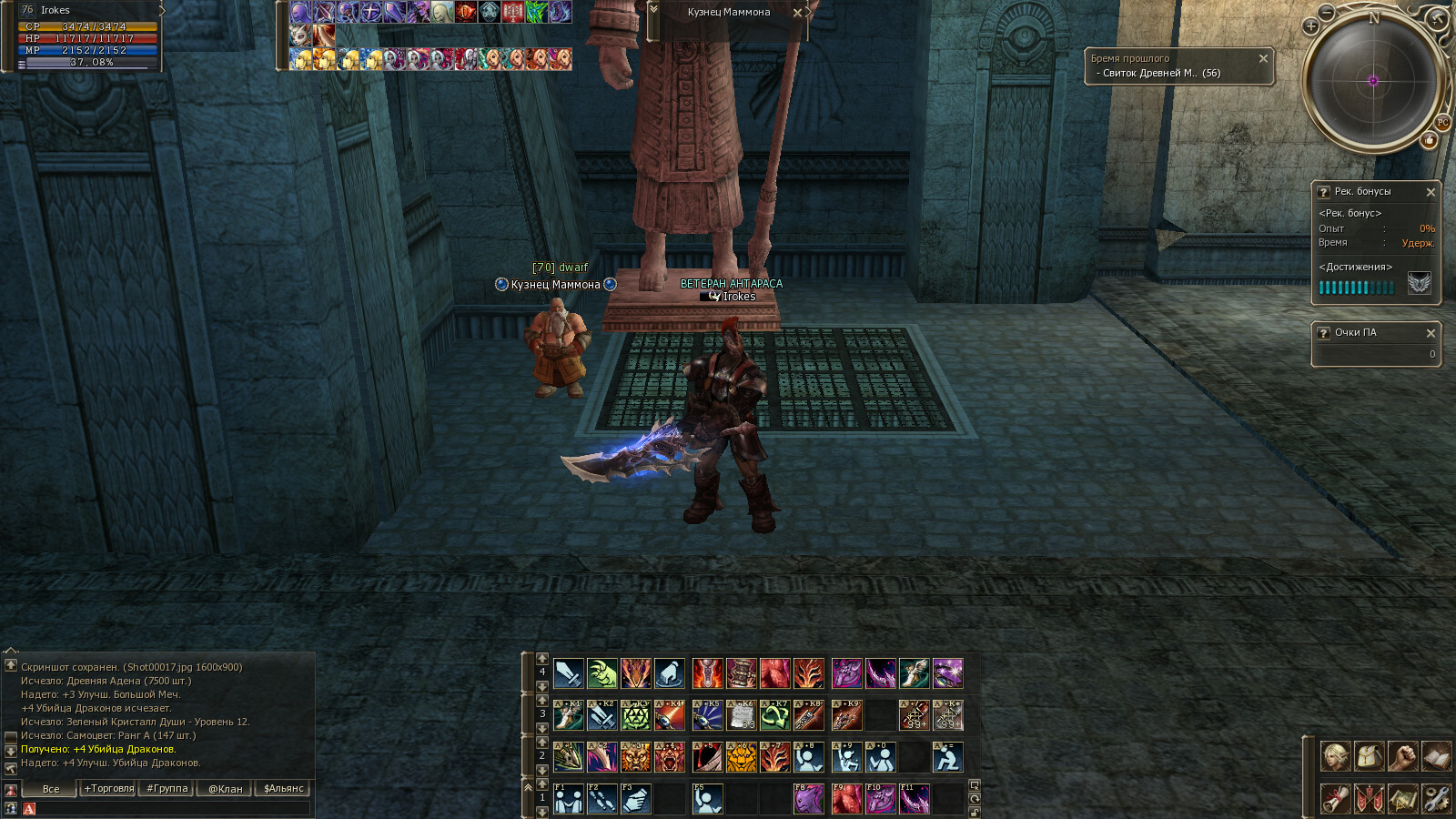
Task: Click the achievements wings emblem icon
Action: click(1419, 284)
